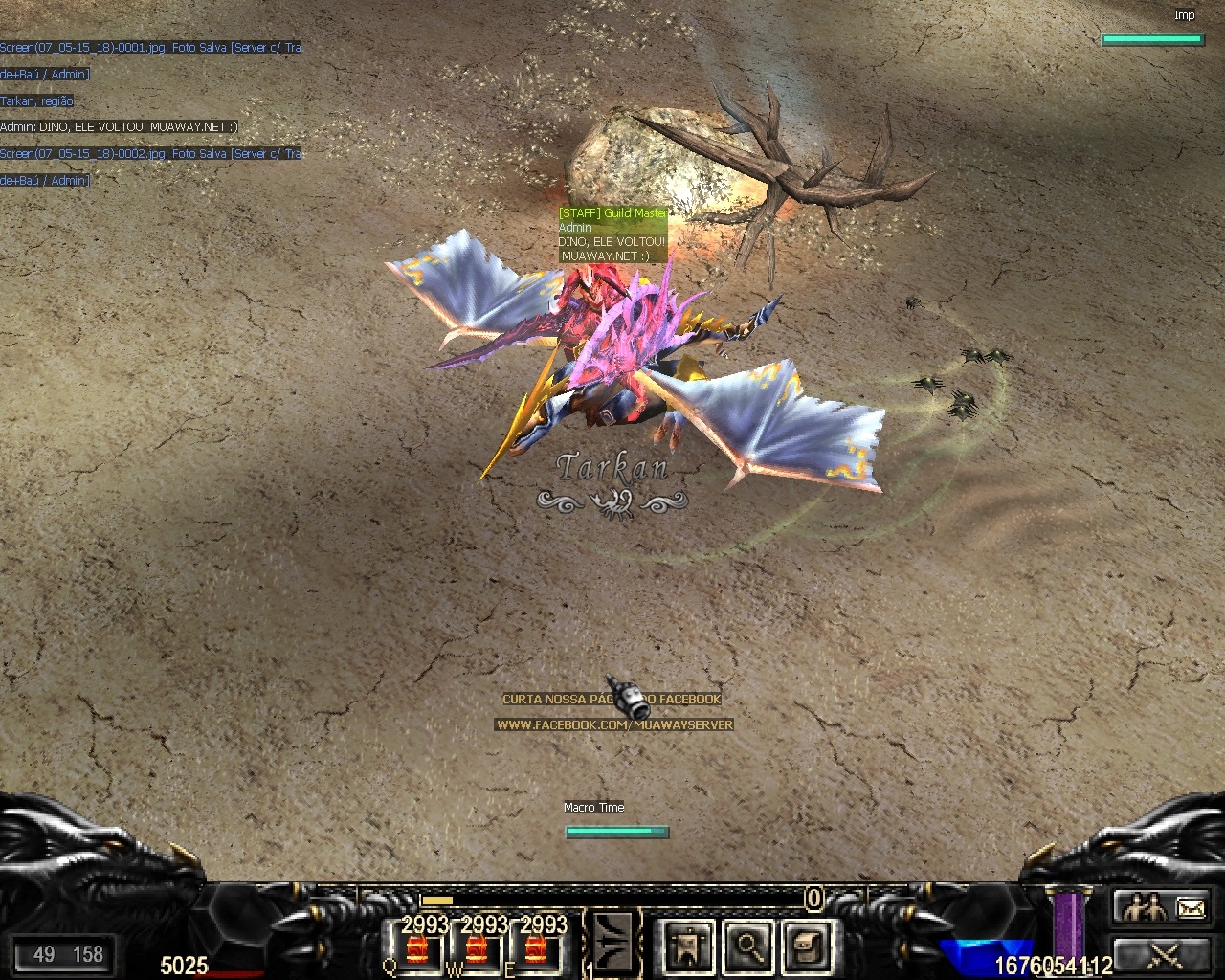Click the crossed swords button

pyautogui.click(x=1165, y=953)
